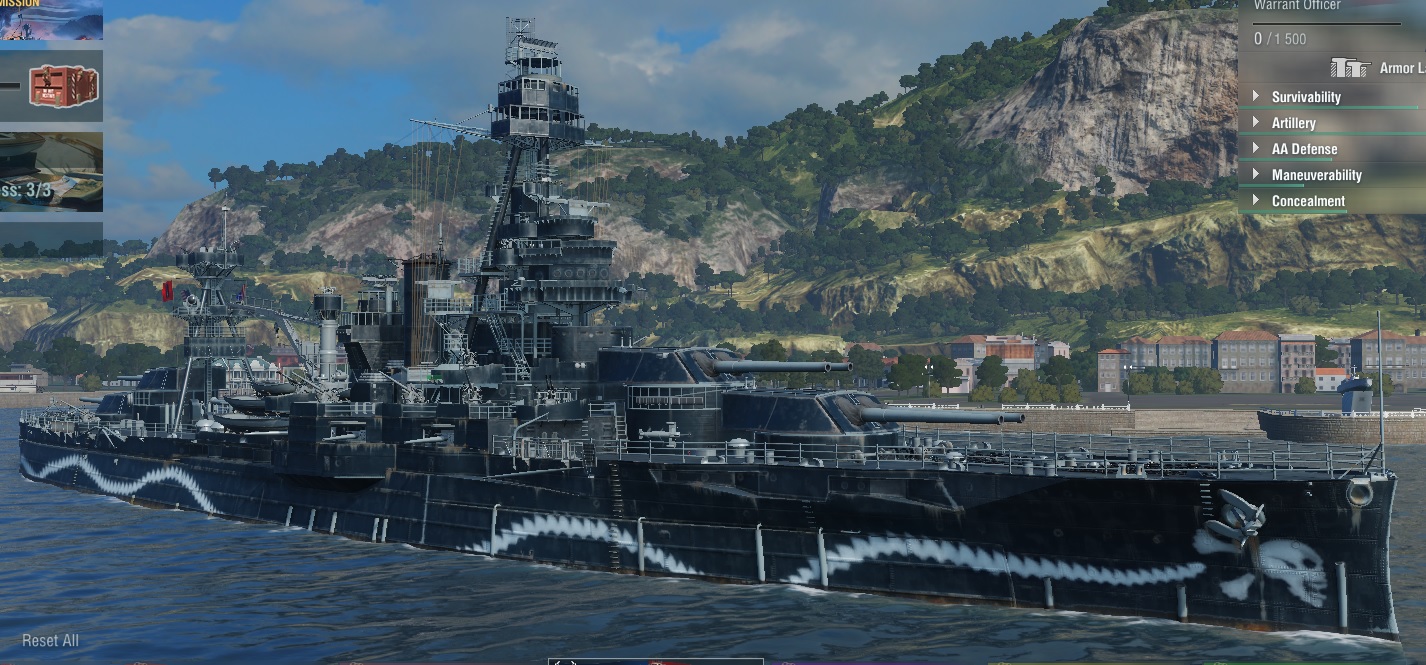Click the Reset All filters button
Viewport: 1426px width, 665px height.
[x=50, y=641]
